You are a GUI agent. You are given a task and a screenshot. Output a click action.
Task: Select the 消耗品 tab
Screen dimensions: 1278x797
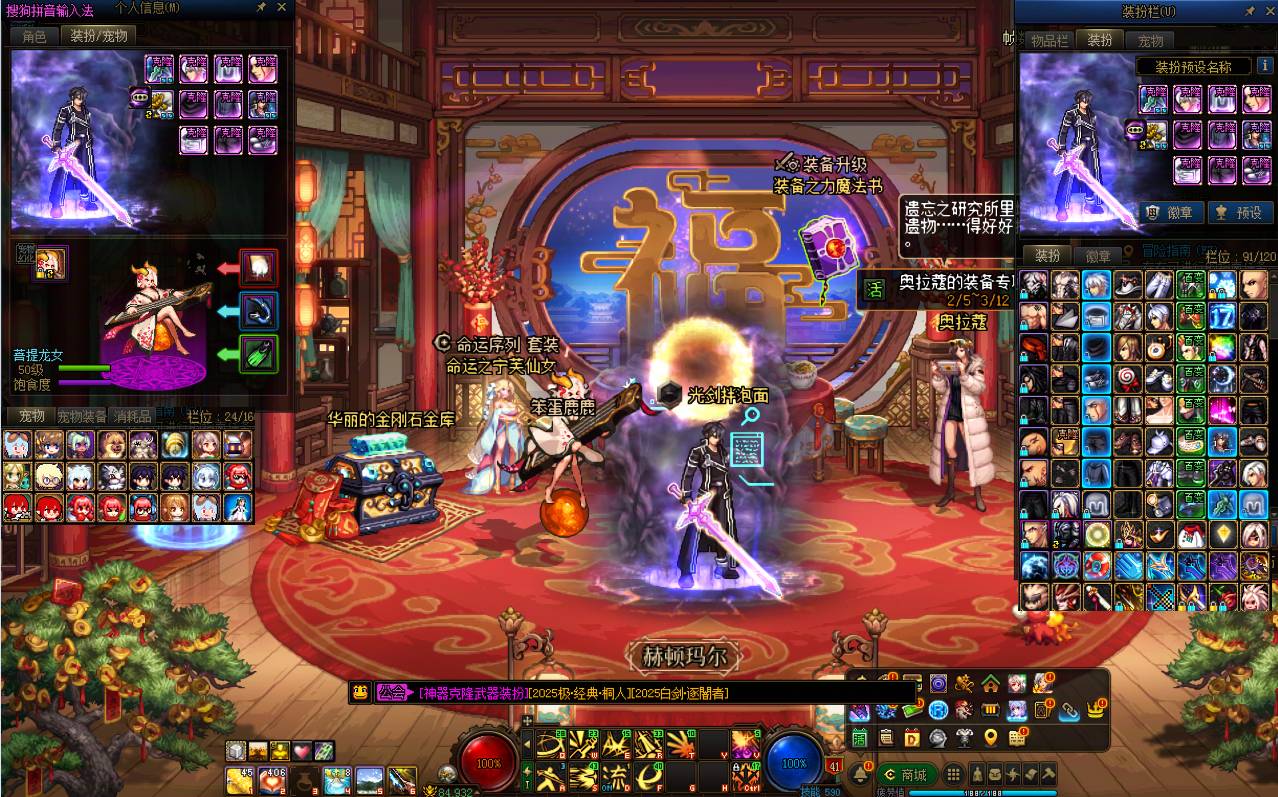(x=131, y=416)
